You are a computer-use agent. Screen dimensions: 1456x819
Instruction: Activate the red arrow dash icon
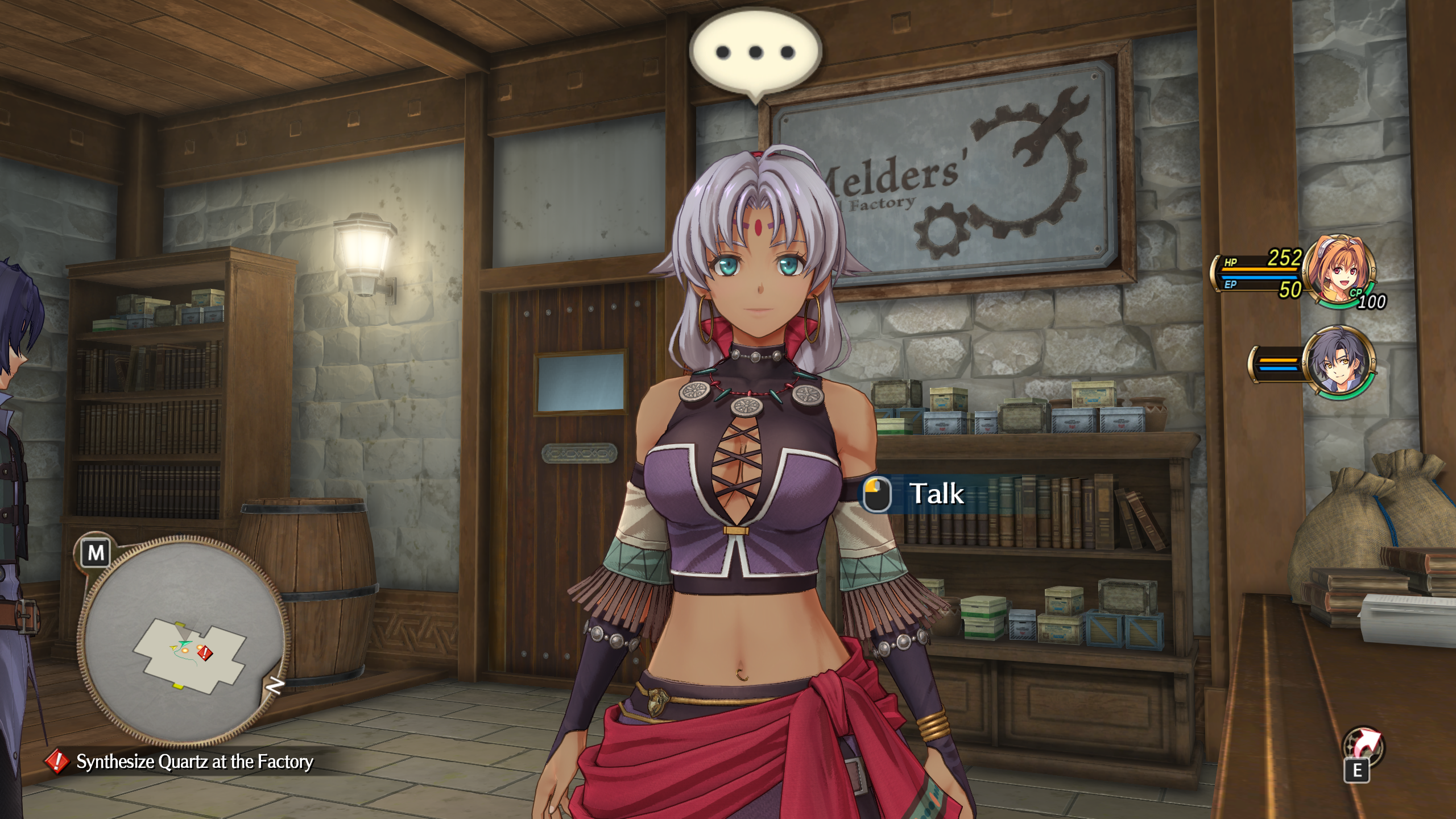coord(1363,744)
